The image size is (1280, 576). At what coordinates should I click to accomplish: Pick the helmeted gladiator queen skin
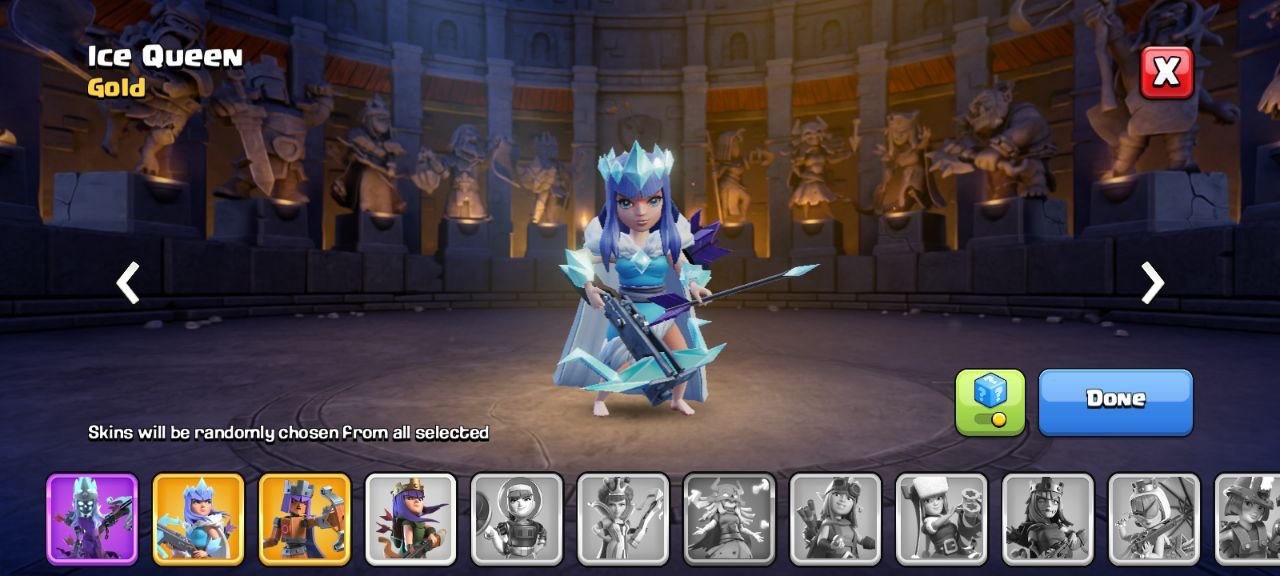304,518
